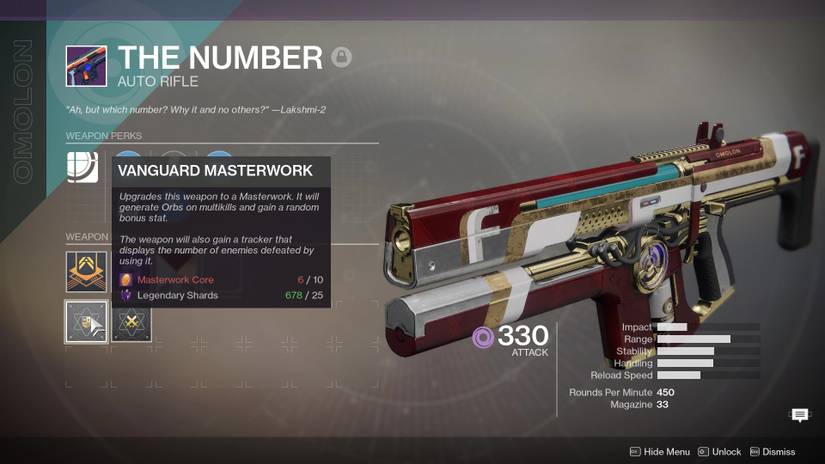Dismiss the weapon details screen

773,452
